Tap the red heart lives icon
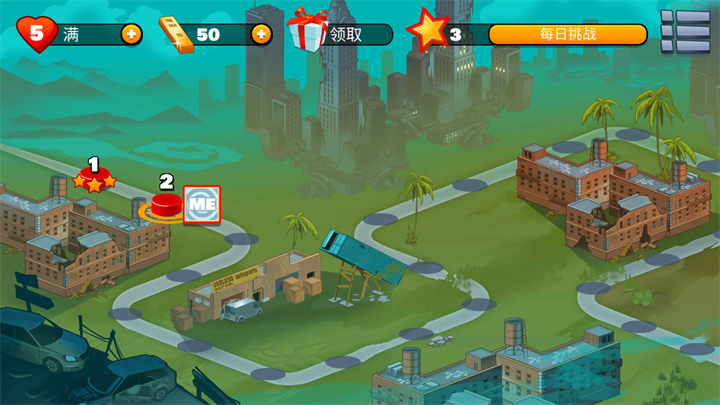Viewport: 720px width, 405px height. click(37, 34)
